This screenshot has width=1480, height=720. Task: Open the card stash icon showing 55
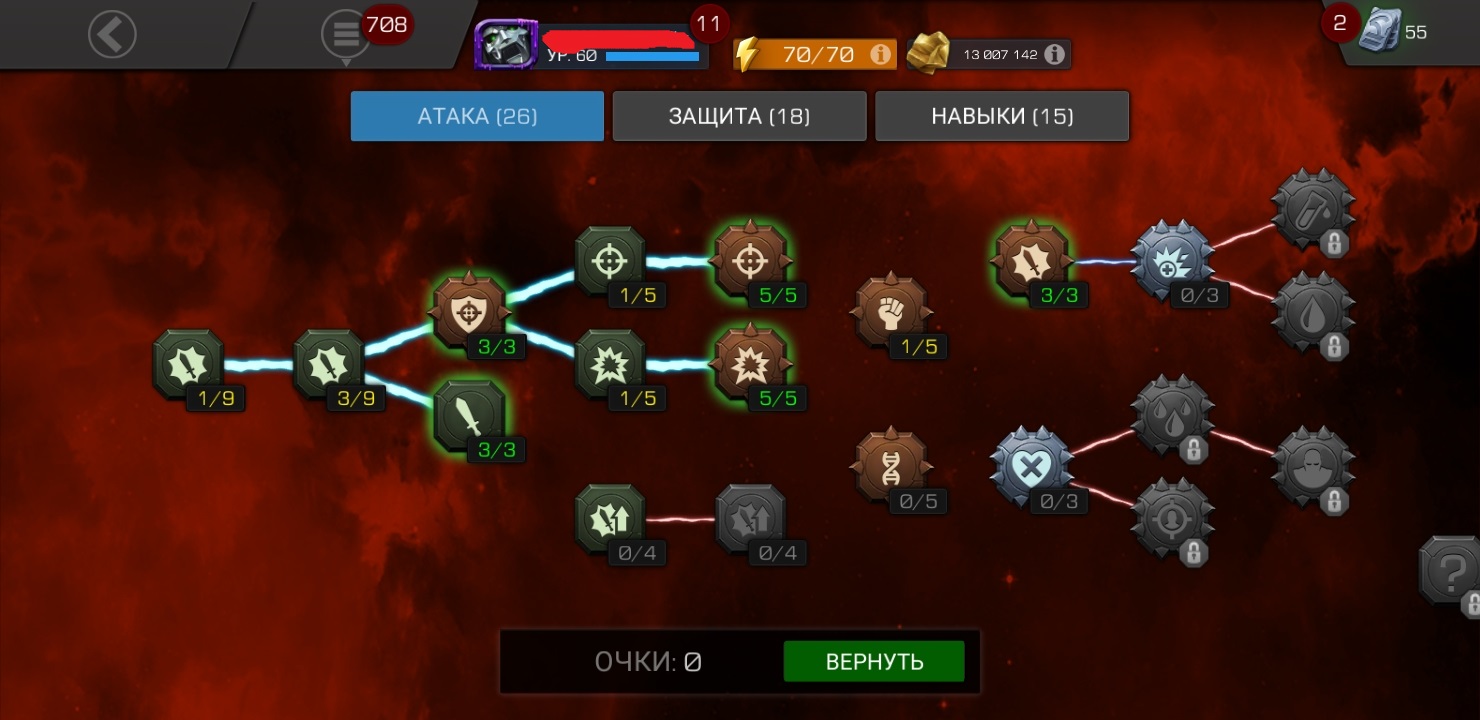[1381, 31]
